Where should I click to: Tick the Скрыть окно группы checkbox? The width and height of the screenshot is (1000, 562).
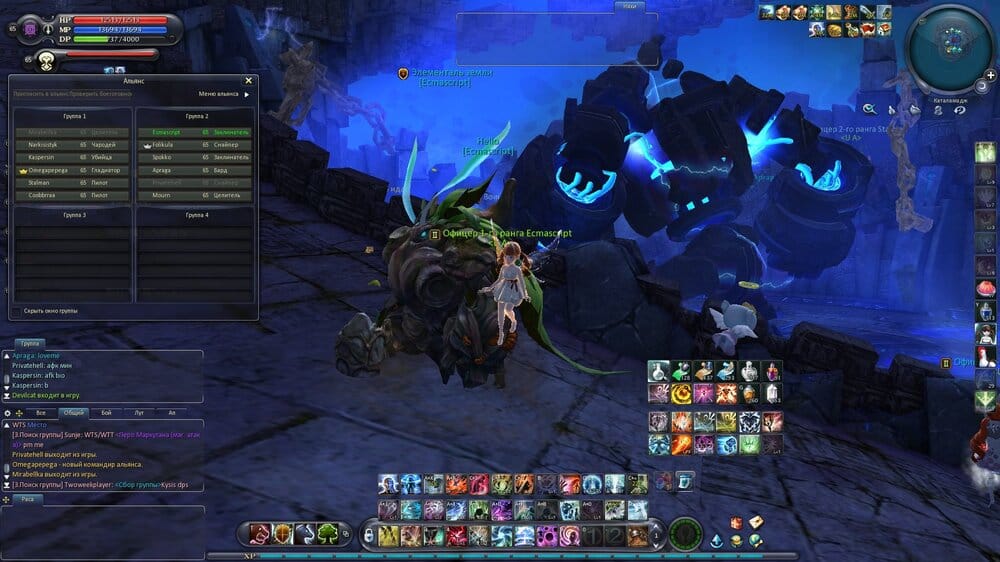(x=15, y=311)
